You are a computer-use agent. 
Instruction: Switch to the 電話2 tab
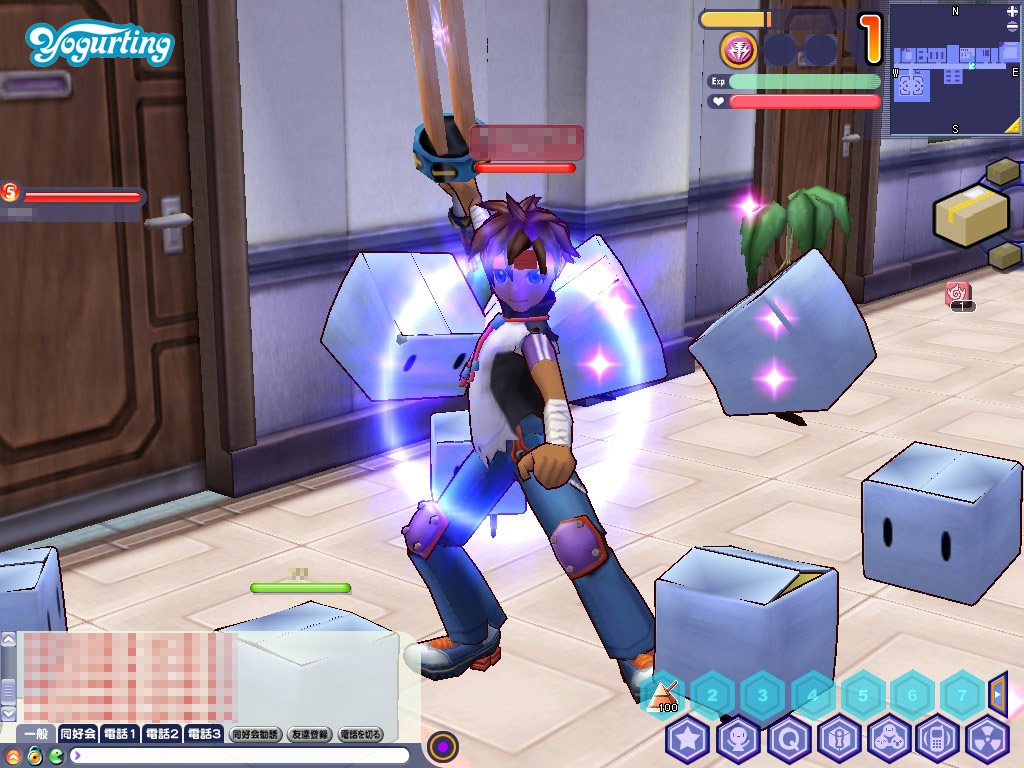(x=162, y=734)
